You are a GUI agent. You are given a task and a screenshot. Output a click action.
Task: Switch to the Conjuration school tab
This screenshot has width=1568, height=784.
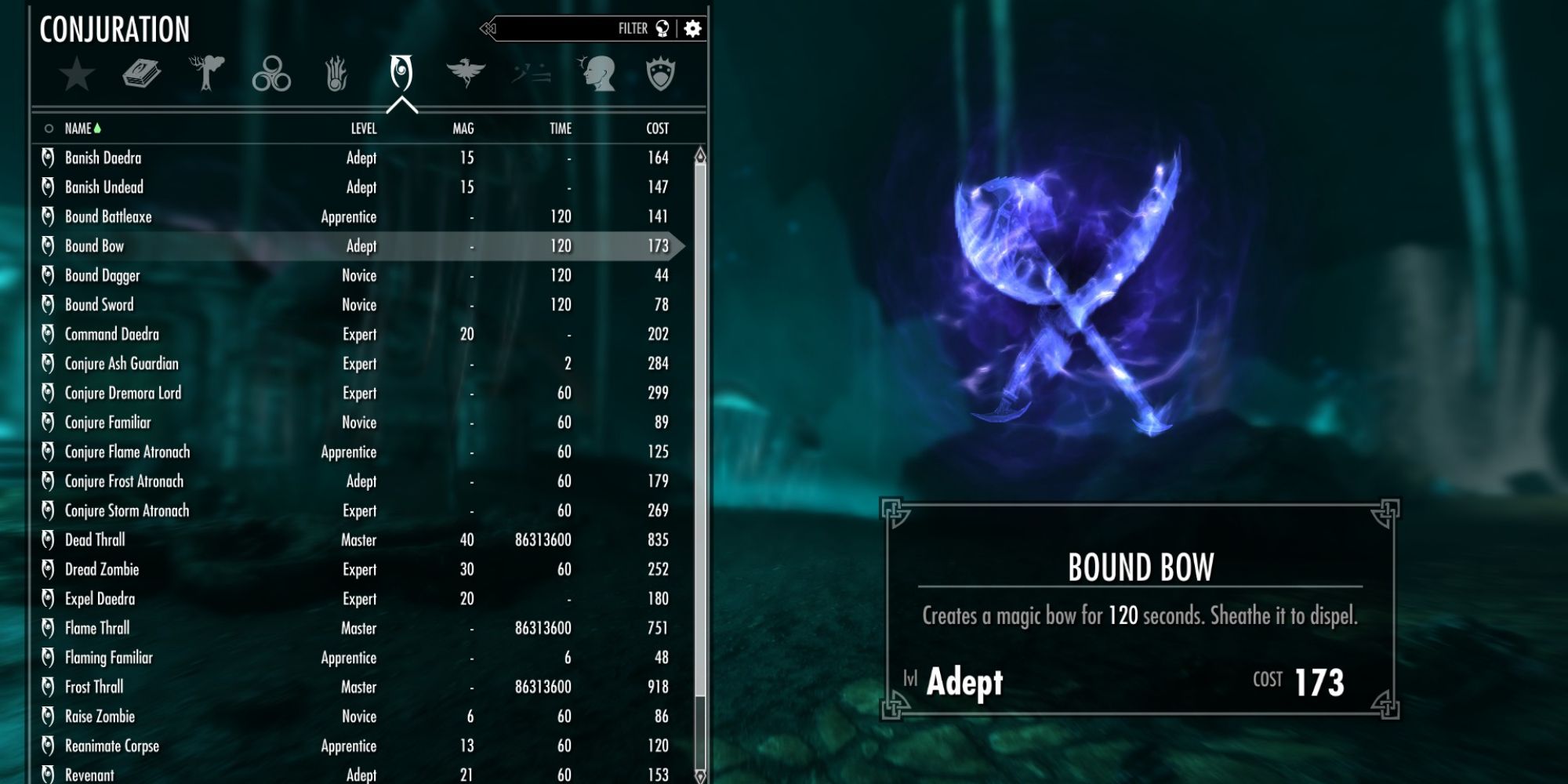401,72
